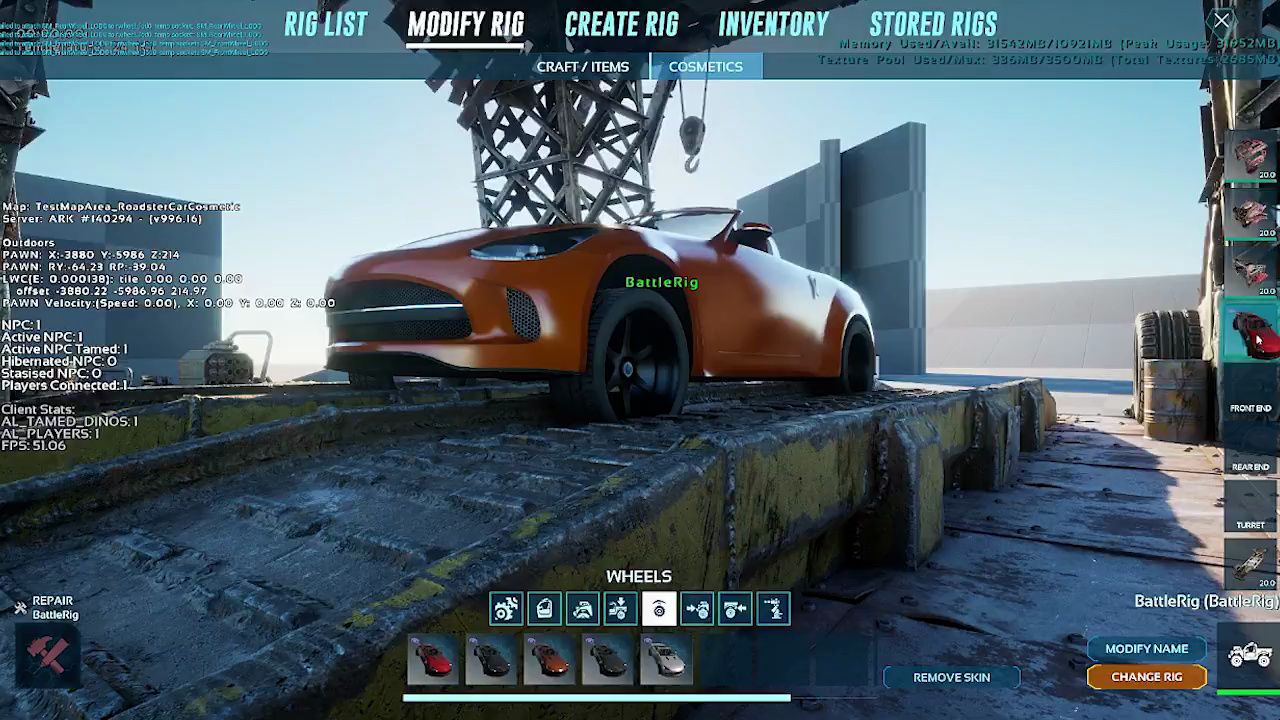Select the Modify Rig tab
The image size is (1280, 720).
click(x=465, y=25)
